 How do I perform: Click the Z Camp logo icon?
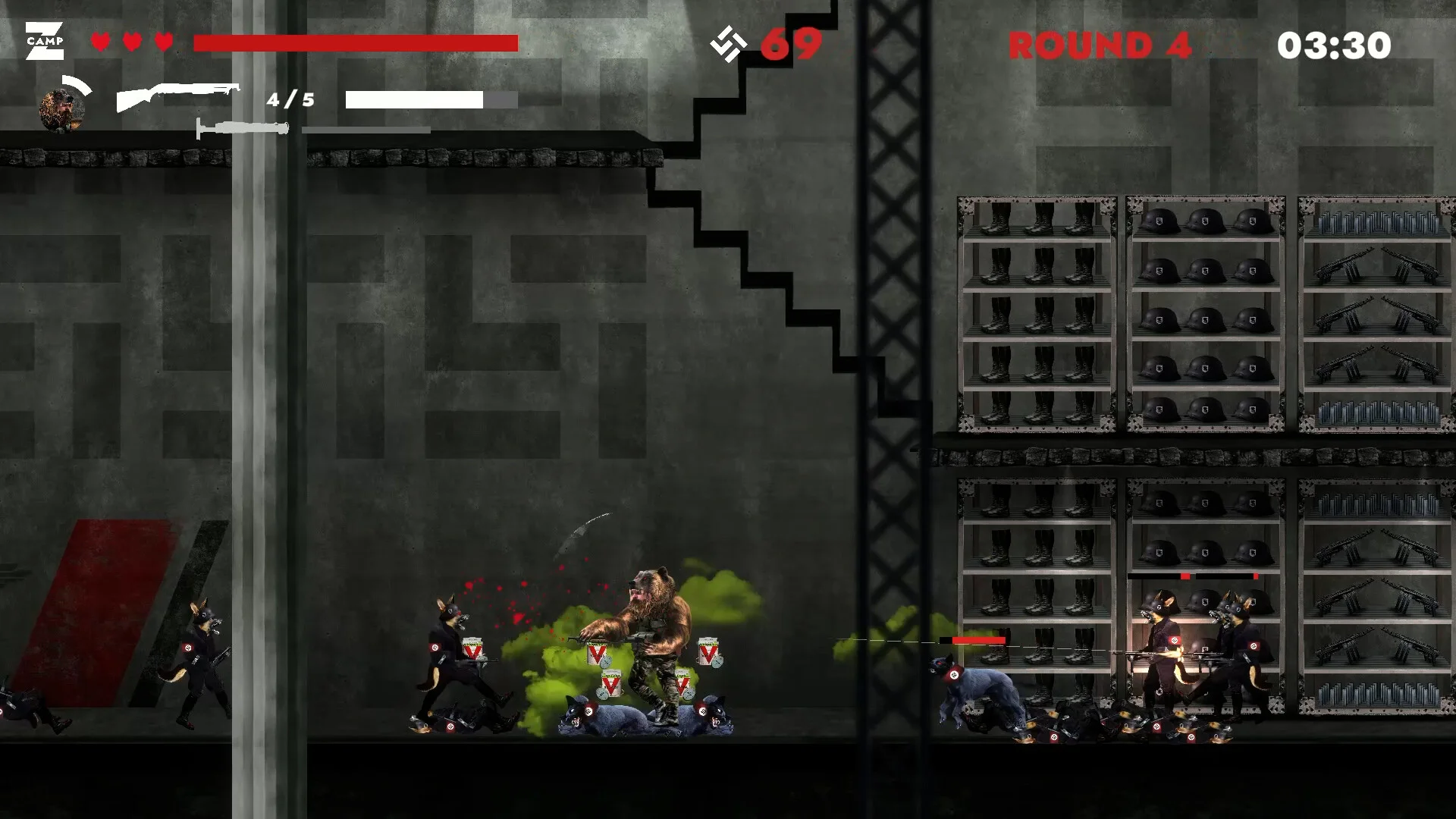point(44,41)
